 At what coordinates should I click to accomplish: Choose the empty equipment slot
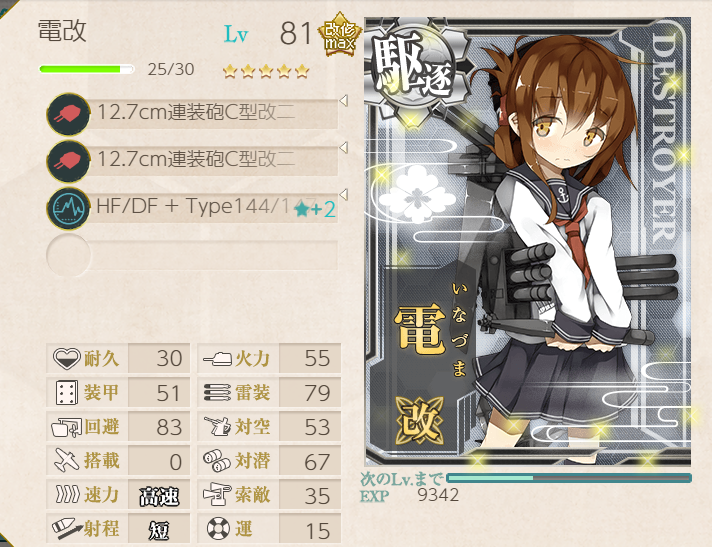coord(200,254)
